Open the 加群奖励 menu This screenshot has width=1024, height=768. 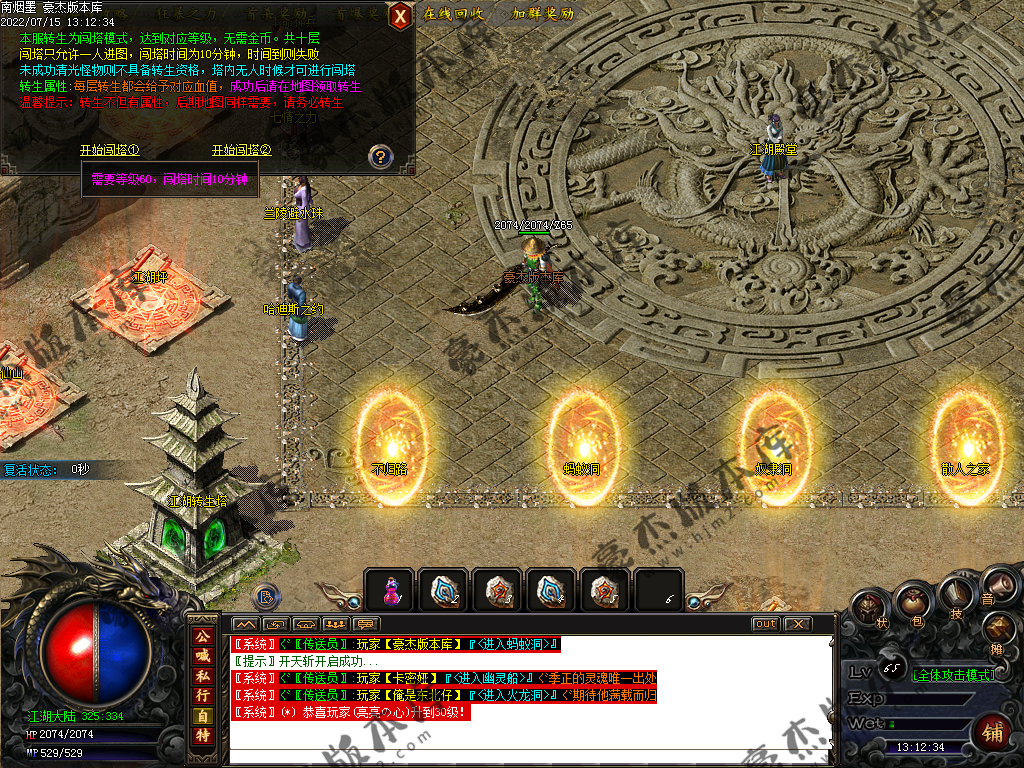tap(543, 14)
